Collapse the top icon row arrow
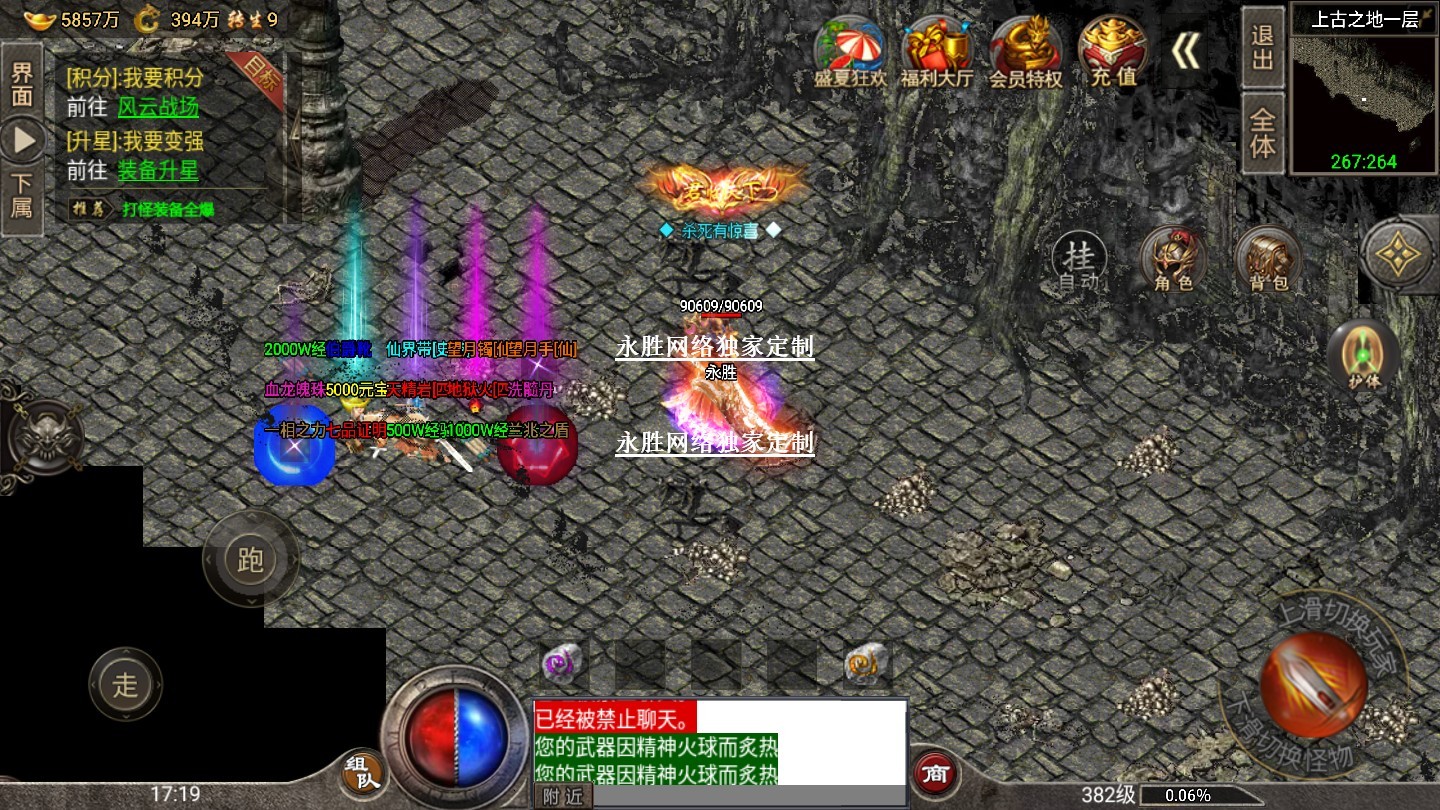Image resolution: width=1440 pixels, height=810 pixels. [x=1186, y=52]
